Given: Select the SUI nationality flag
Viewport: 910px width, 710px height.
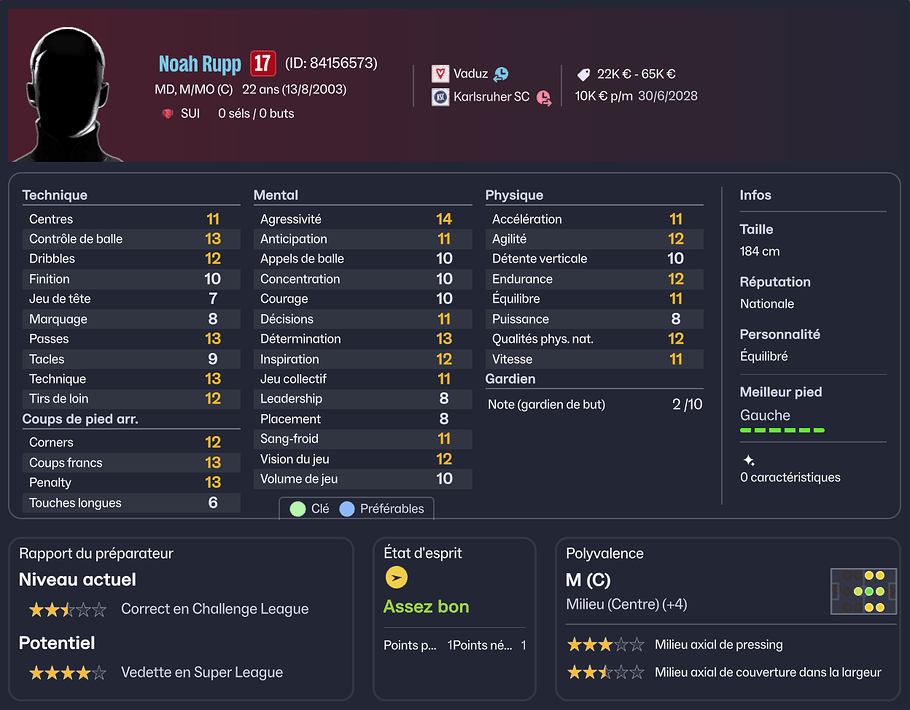Looking at the screenshot, I should 167,114.
